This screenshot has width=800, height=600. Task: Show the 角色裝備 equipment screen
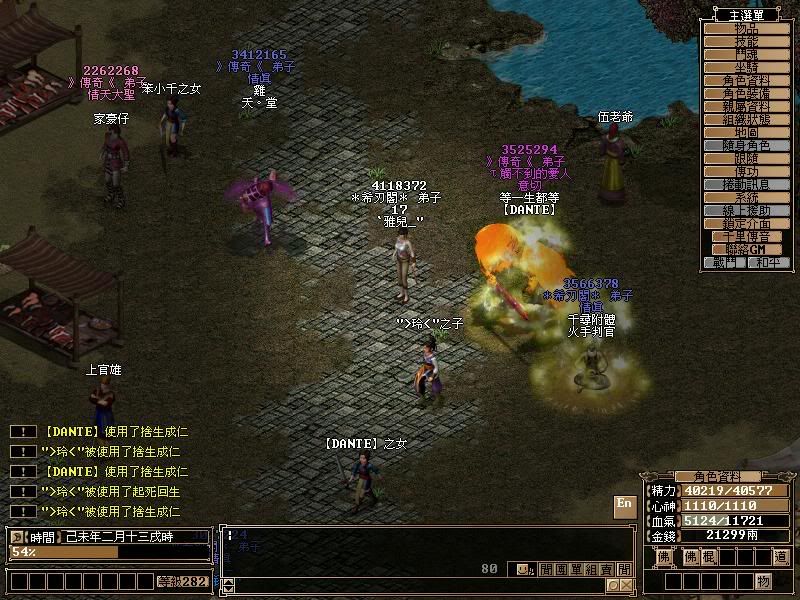click(747, 94)
